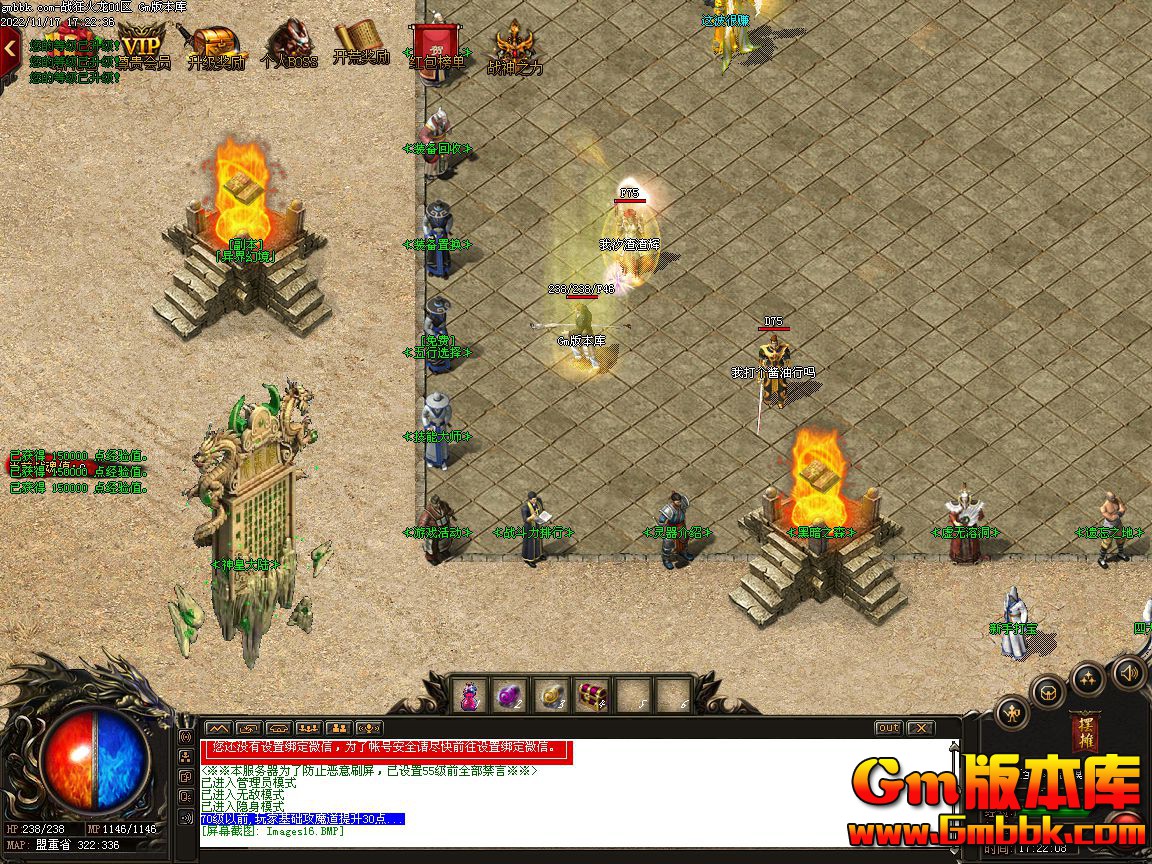Open the treasure chest in hotbar slot 4
Screen dimensions: 1152x864
point(592,695)
